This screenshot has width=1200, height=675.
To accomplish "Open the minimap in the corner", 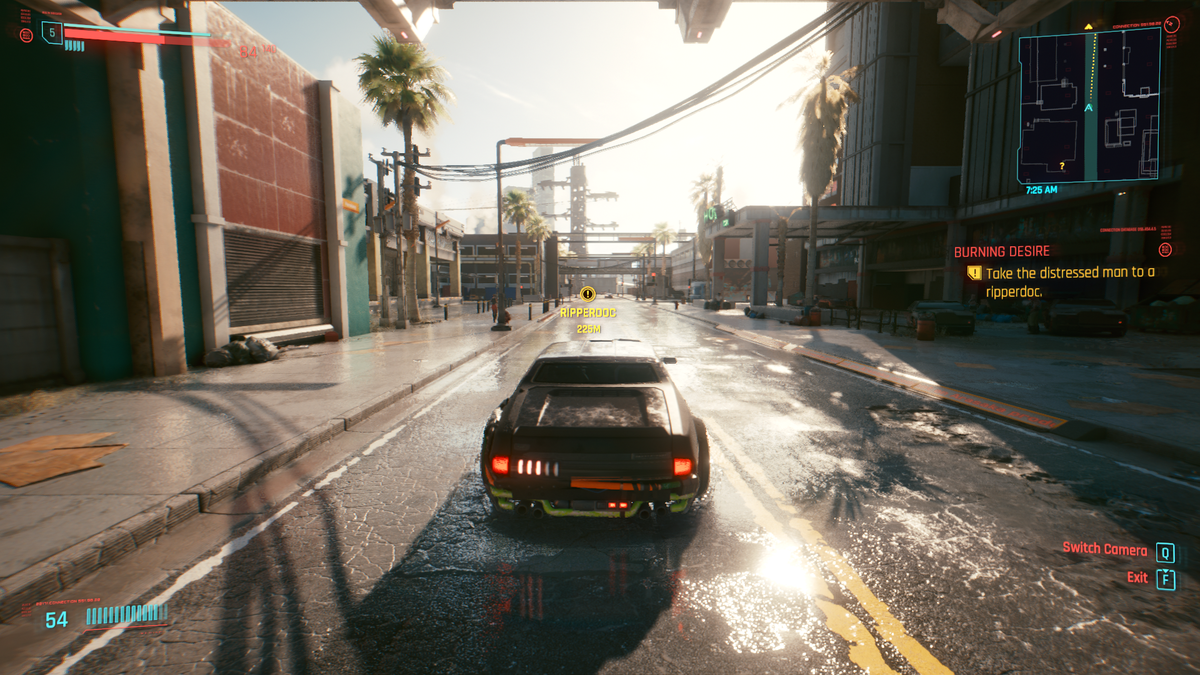I will coord(1089,105).
